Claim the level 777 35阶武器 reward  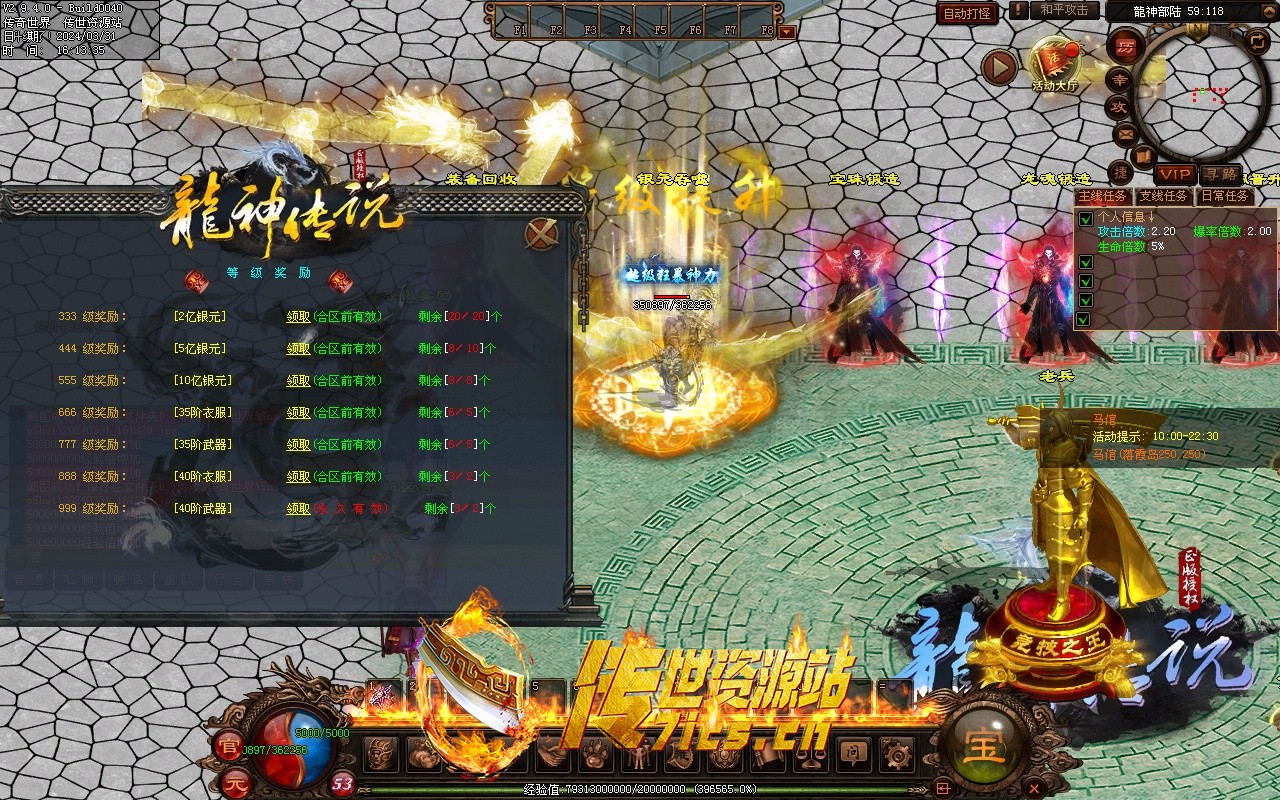pos(298,445)
